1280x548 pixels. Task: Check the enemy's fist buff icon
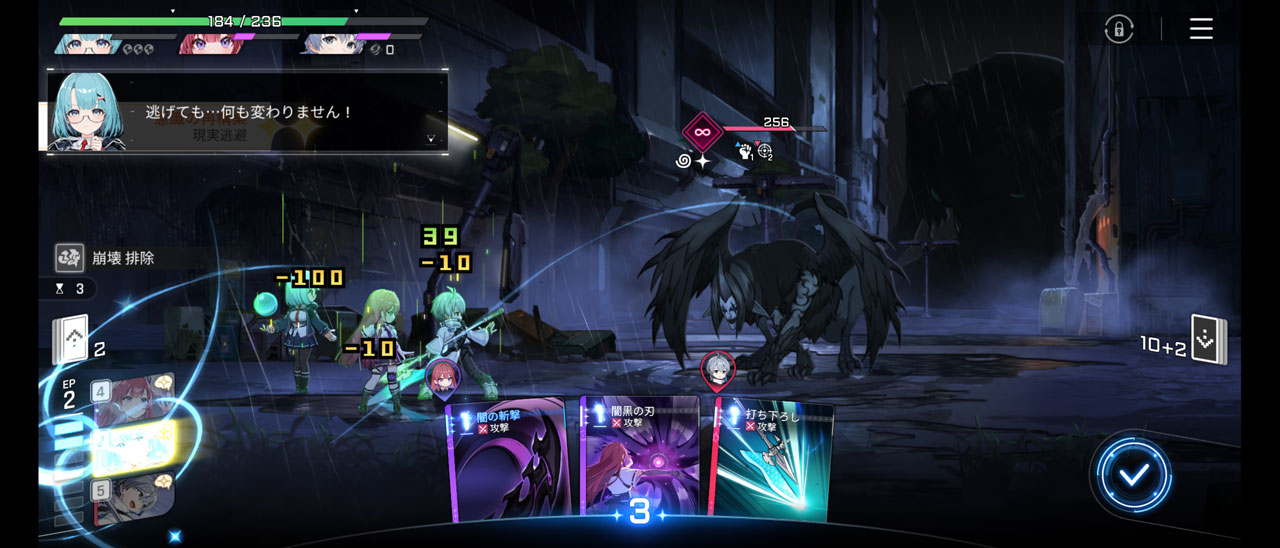point(744,152)
